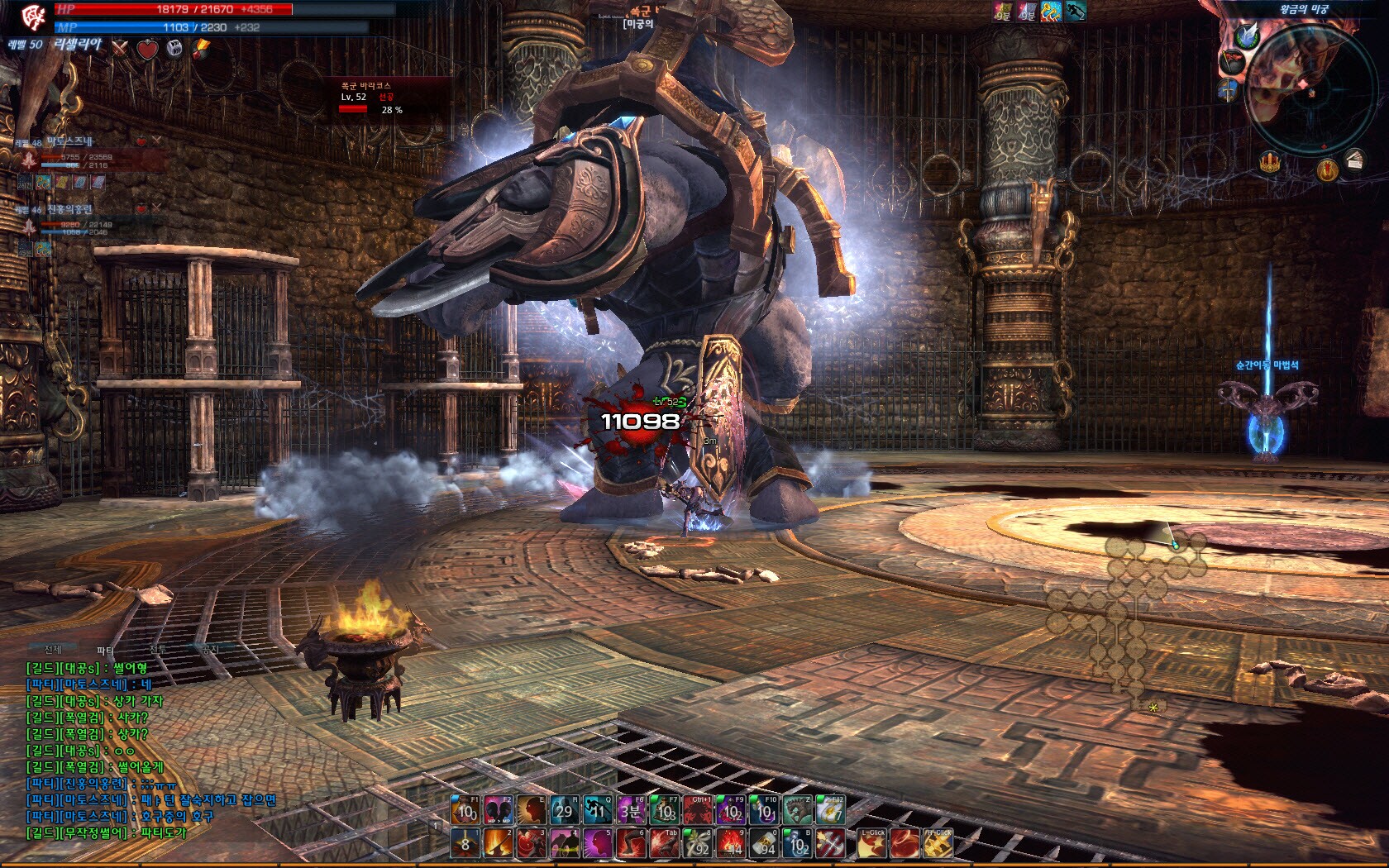
Task: Activate the campfire item in slot 9
Action: click(730, 844)
